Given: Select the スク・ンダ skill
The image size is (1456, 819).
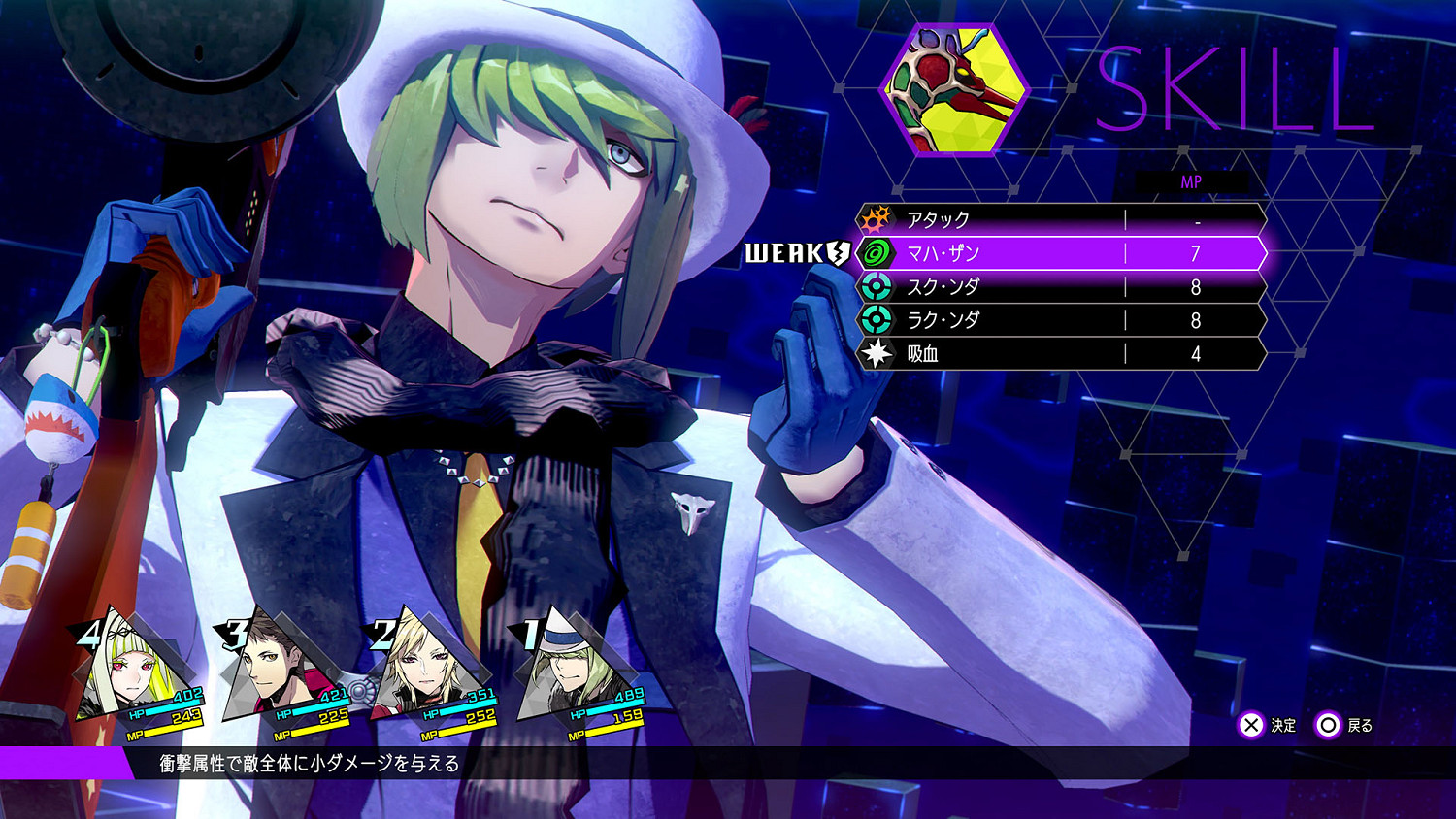Looking at the screenshot, I should pyautogui.click(x=1060, y=287).
